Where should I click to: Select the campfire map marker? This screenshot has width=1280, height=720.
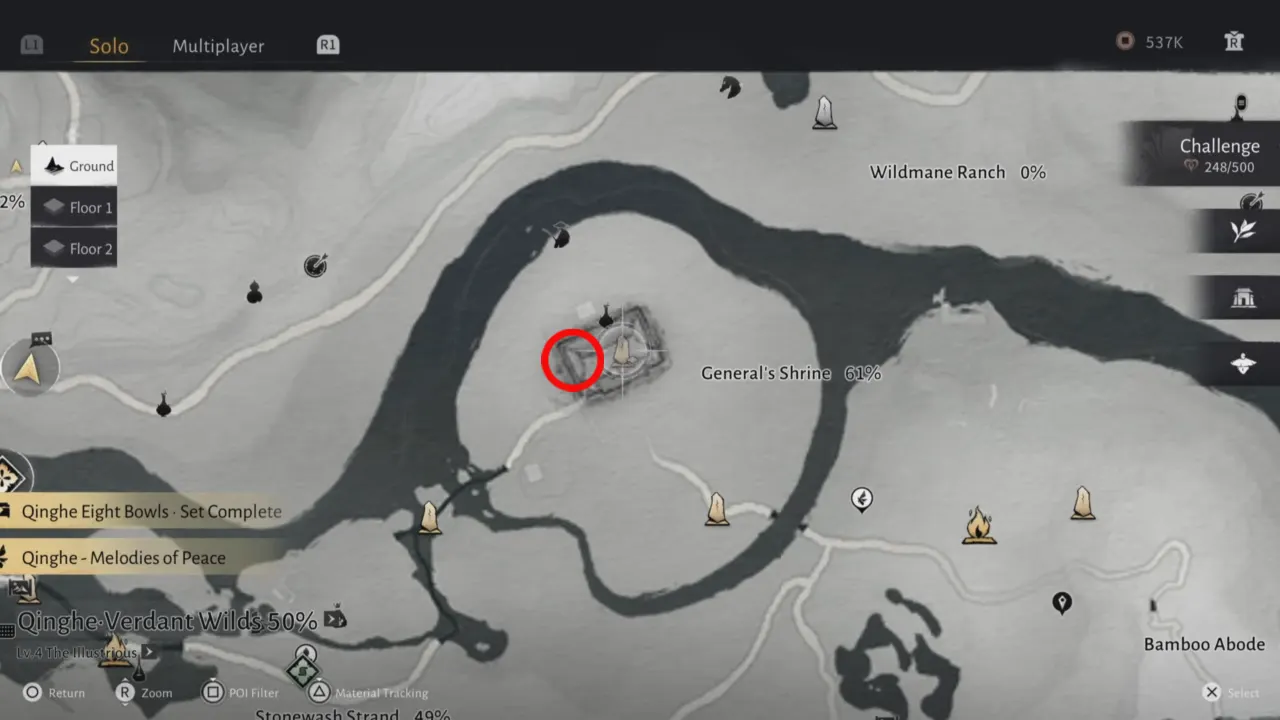tap(978, 525)
